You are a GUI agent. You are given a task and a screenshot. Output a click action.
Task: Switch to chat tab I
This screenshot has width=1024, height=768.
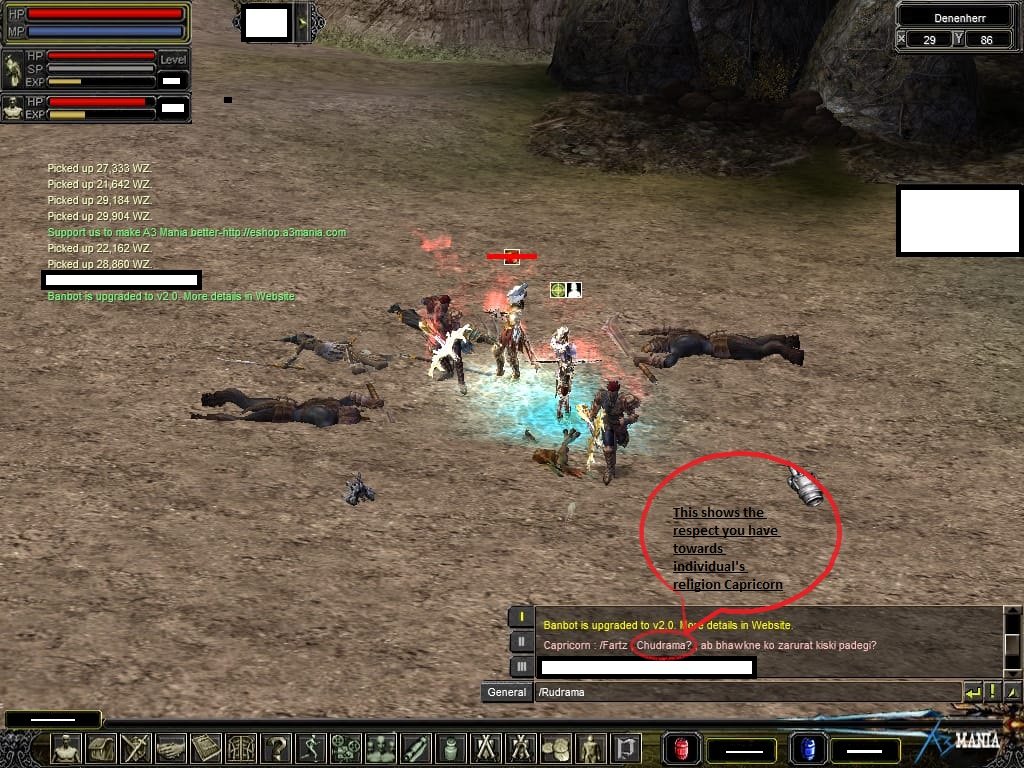pos(520,617)
